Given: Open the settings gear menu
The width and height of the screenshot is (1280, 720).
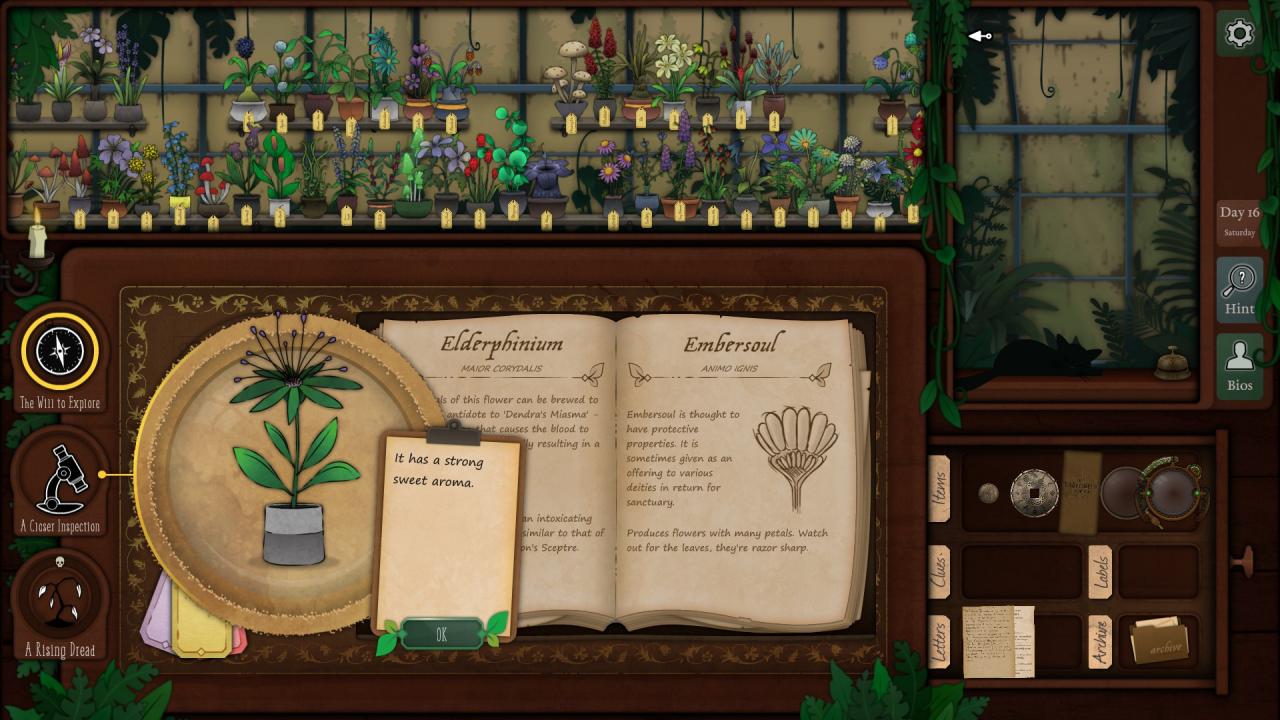Looking at the screenshot, I should [1239, 34].
